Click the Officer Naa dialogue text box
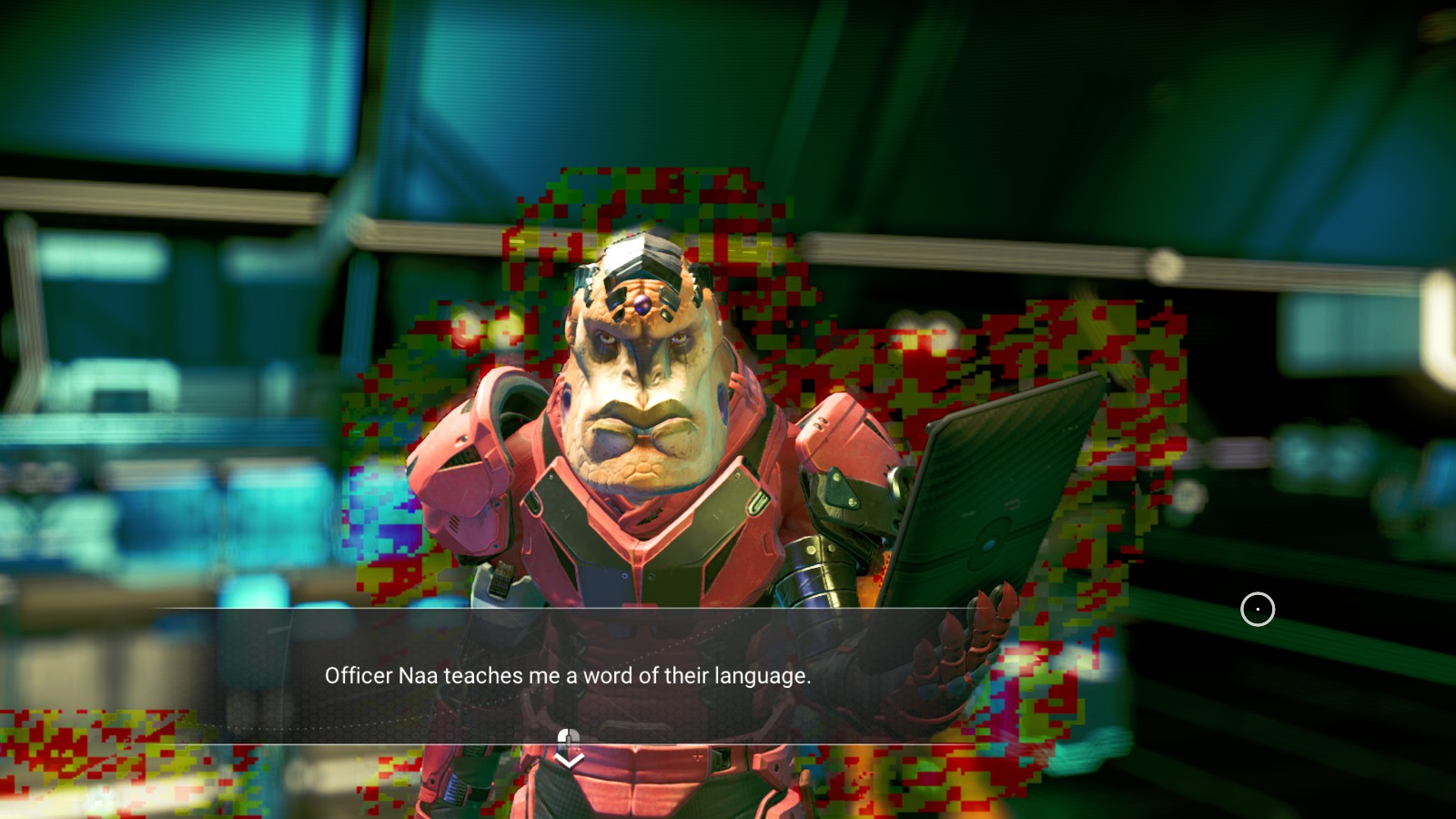Image resolution: width=1456 pixels, height=819 pixels. click(567, 675)
